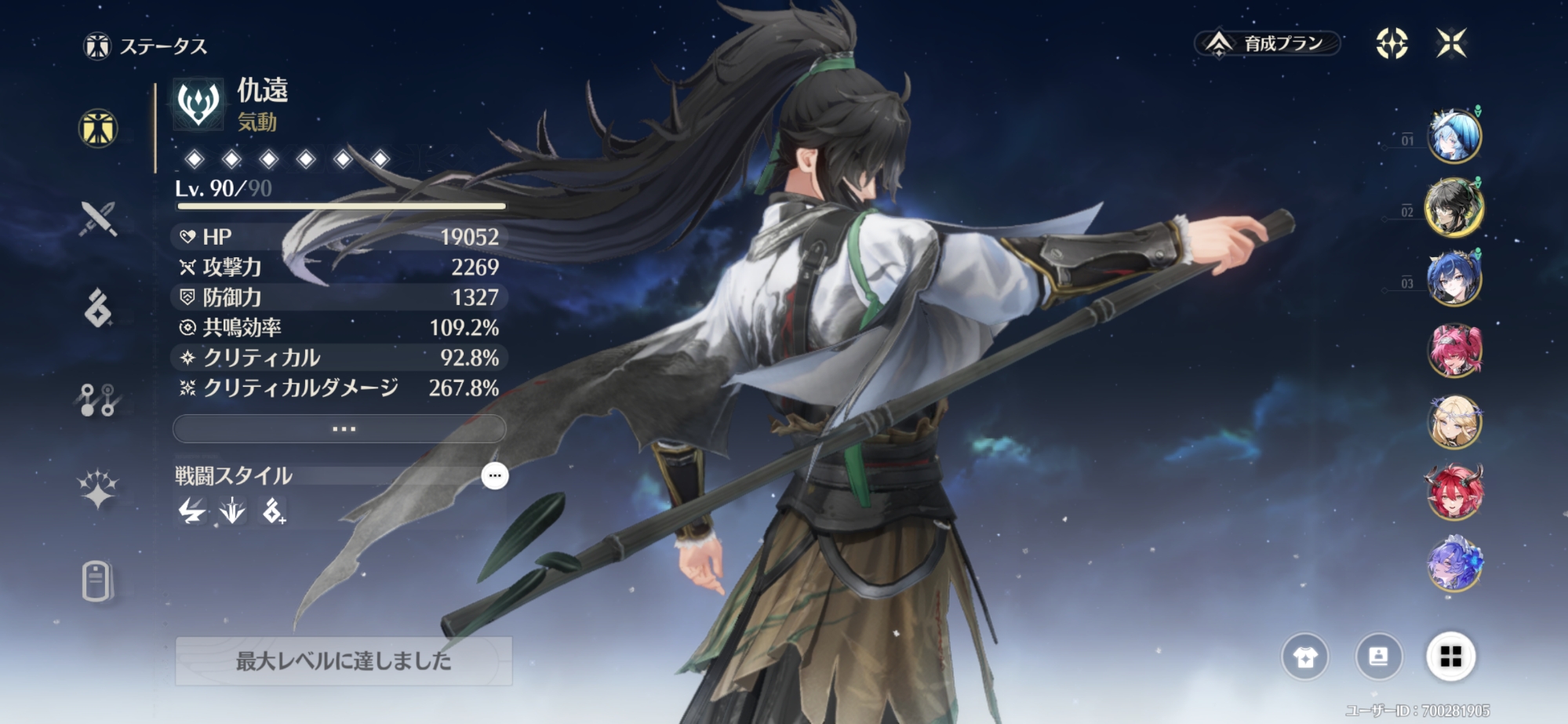Click the circular target icon beside 育成プラン
Image resolution: width=1568 pixels, height=724 pixels.
click(1392, 43)
